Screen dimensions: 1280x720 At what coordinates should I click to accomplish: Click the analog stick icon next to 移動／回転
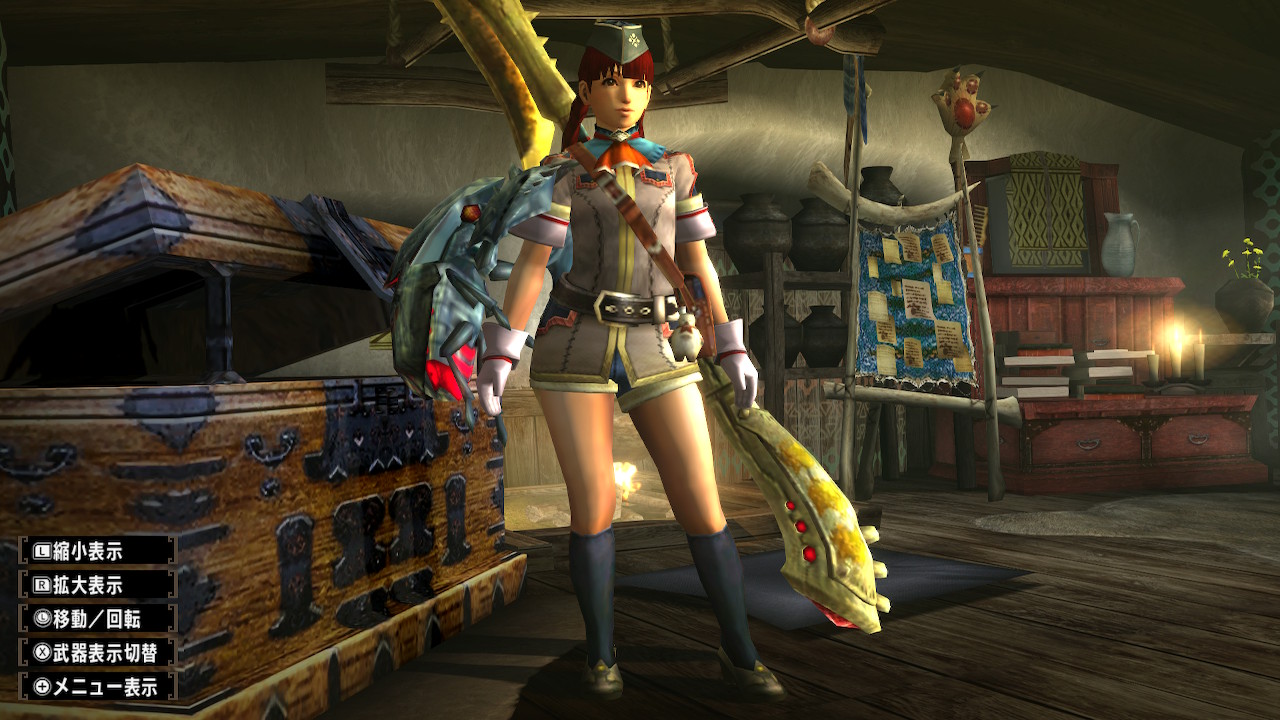(43, 618)
